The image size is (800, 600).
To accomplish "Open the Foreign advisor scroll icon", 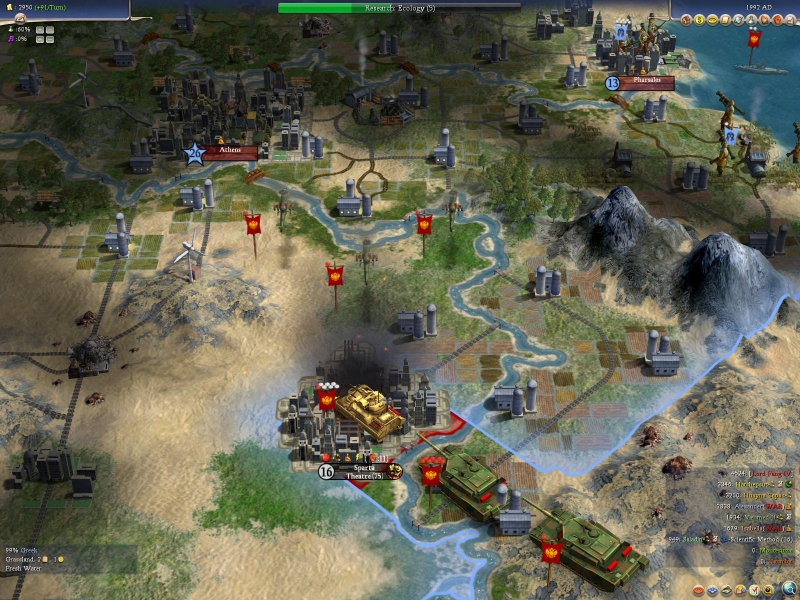I will pos(726,20).
